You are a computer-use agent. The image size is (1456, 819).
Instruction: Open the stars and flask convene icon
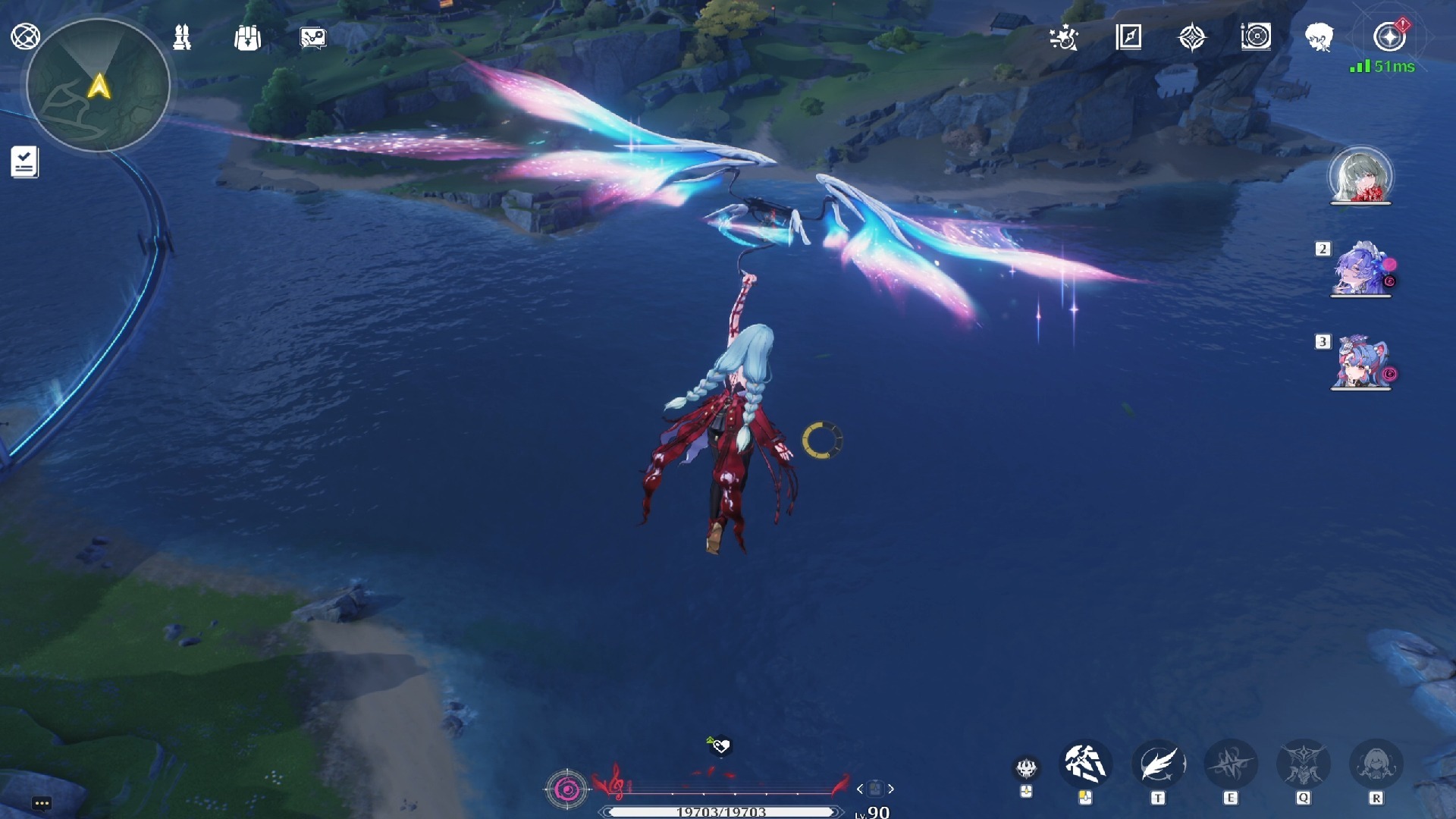click(x=1064, y=37)
